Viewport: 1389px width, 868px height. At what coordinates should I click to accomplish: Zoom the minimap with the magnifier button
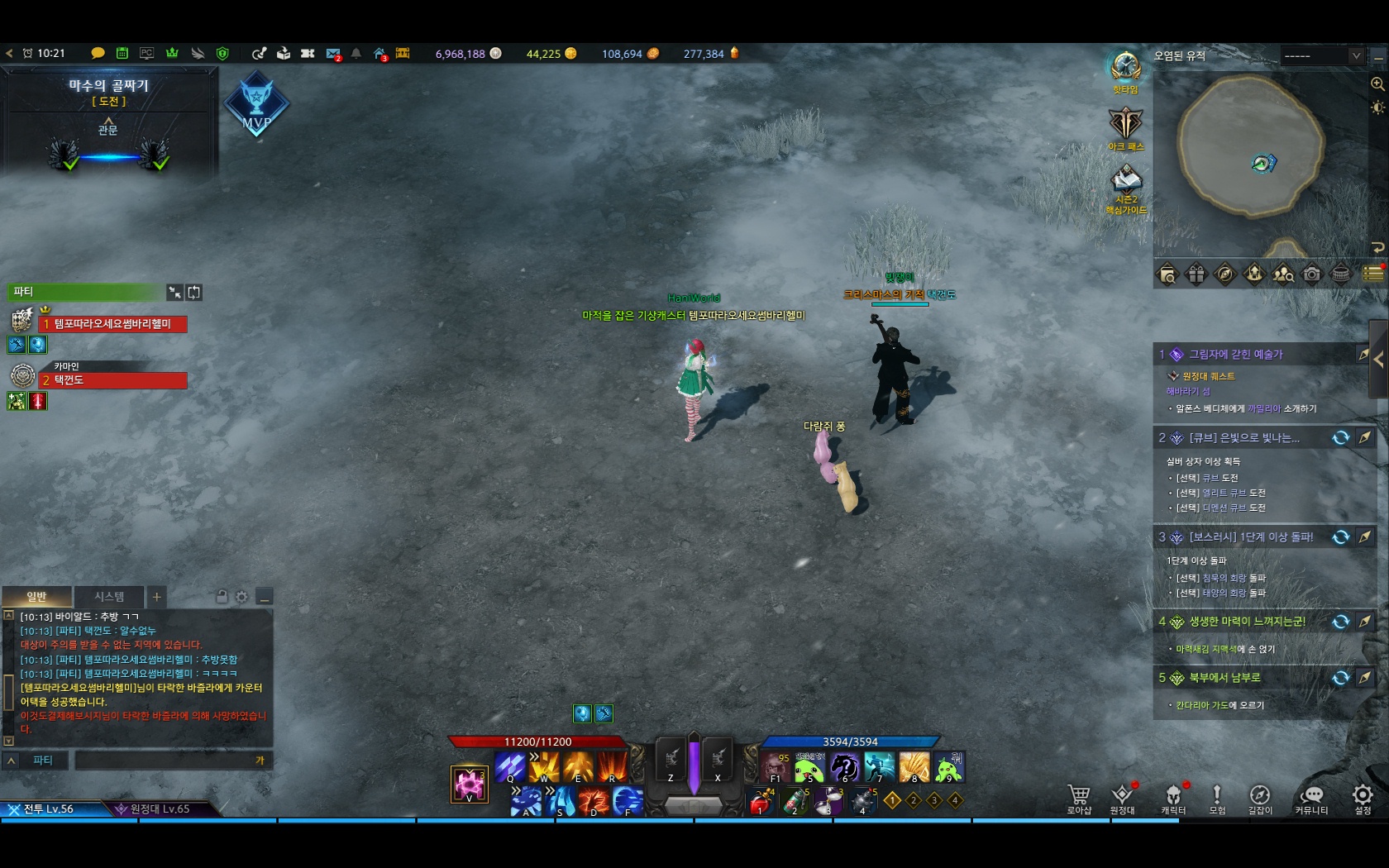tap(1377, 83)
